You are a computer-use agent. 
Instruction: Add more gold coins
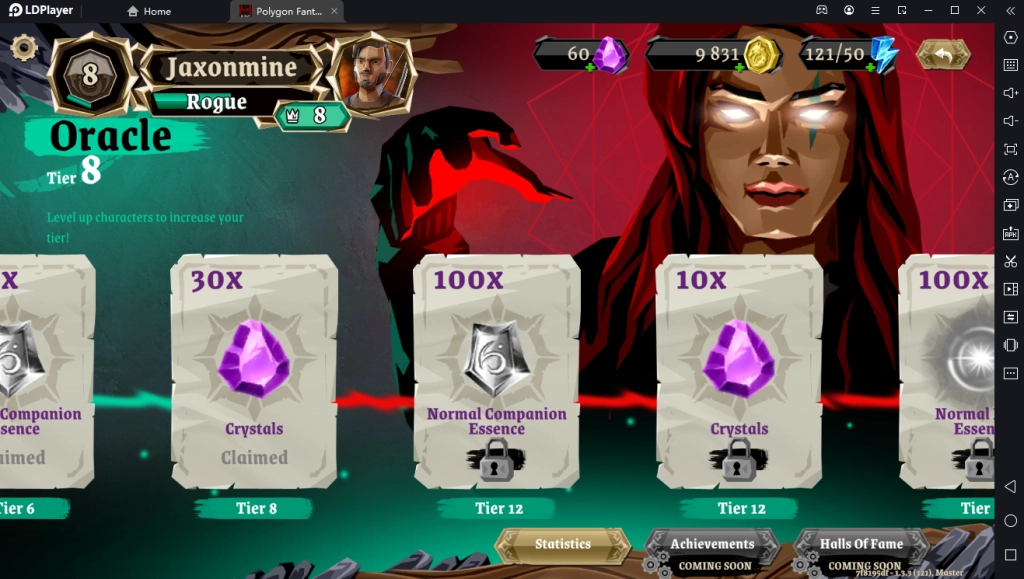pyautogui.click(x=740, y=67)
